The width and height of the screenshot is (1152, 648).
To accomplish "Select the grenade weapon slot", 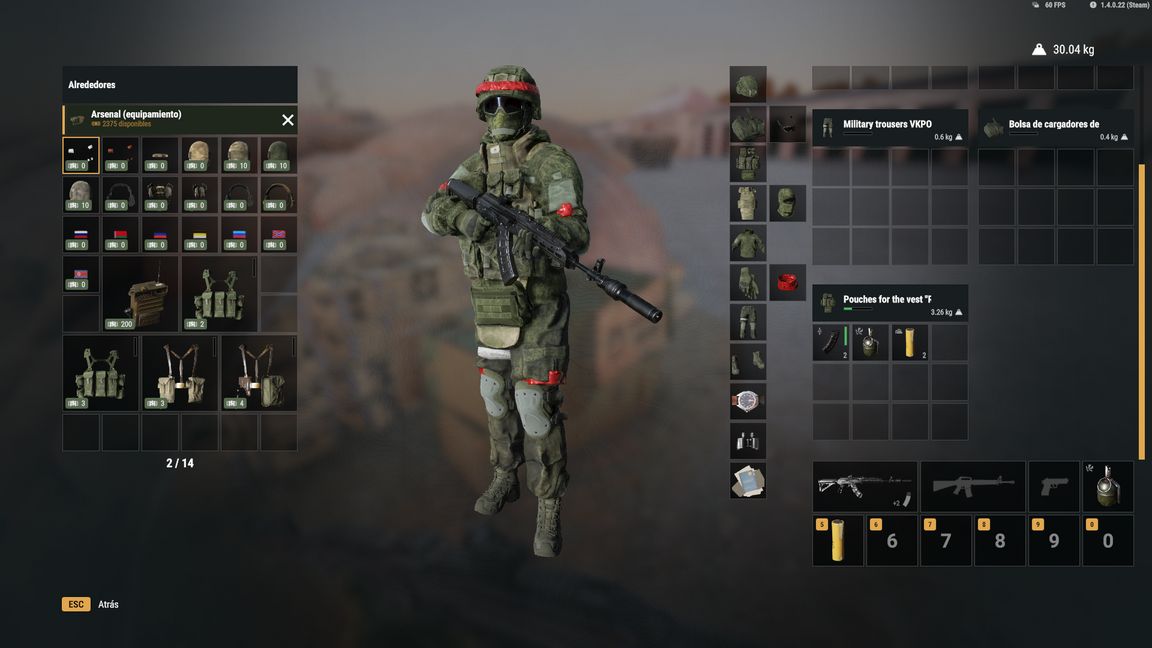I will tap(1108, 487).
